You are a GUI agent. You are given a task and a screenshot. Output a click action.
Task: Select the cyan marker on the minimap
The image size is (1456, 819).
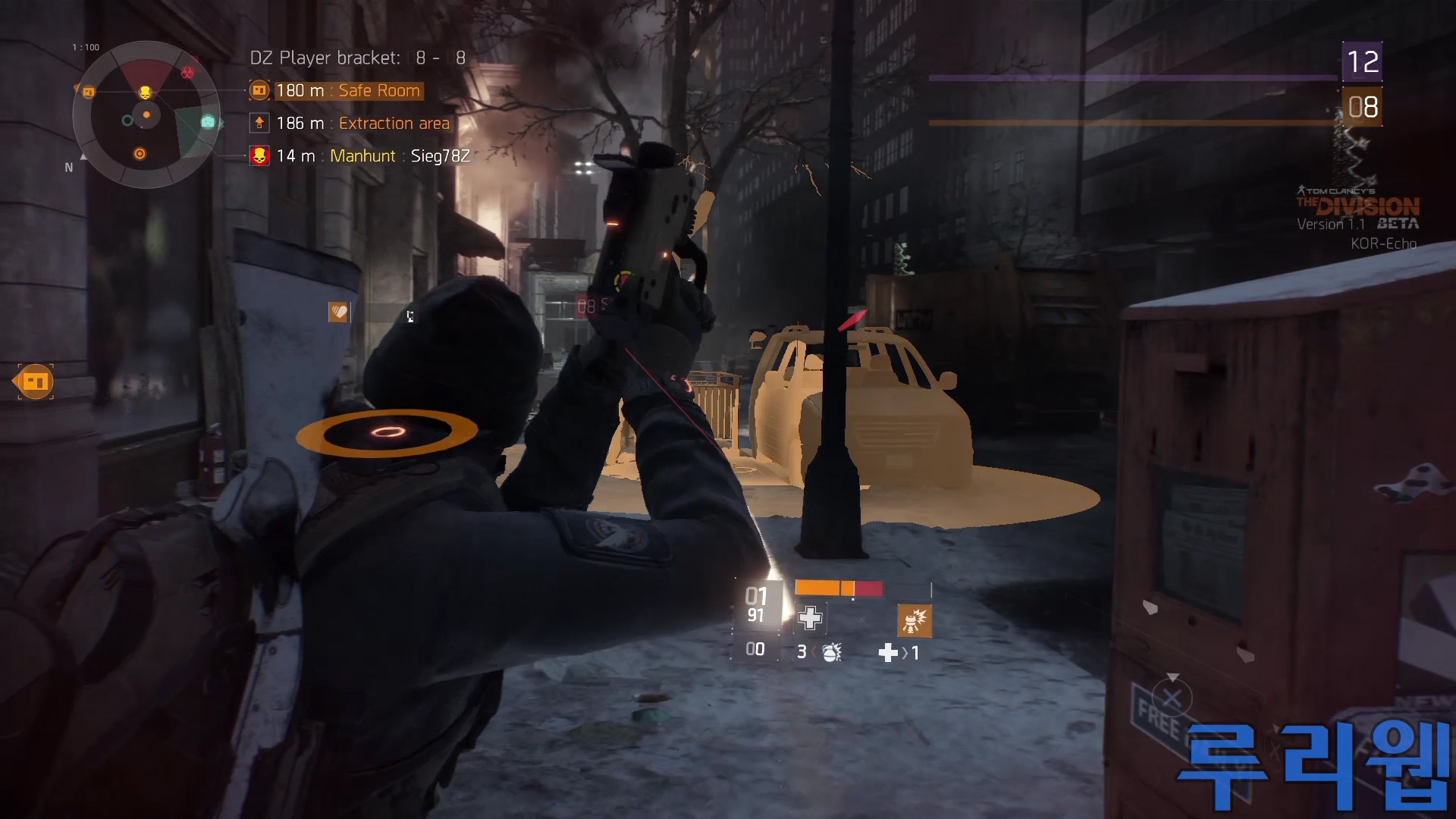208,122
